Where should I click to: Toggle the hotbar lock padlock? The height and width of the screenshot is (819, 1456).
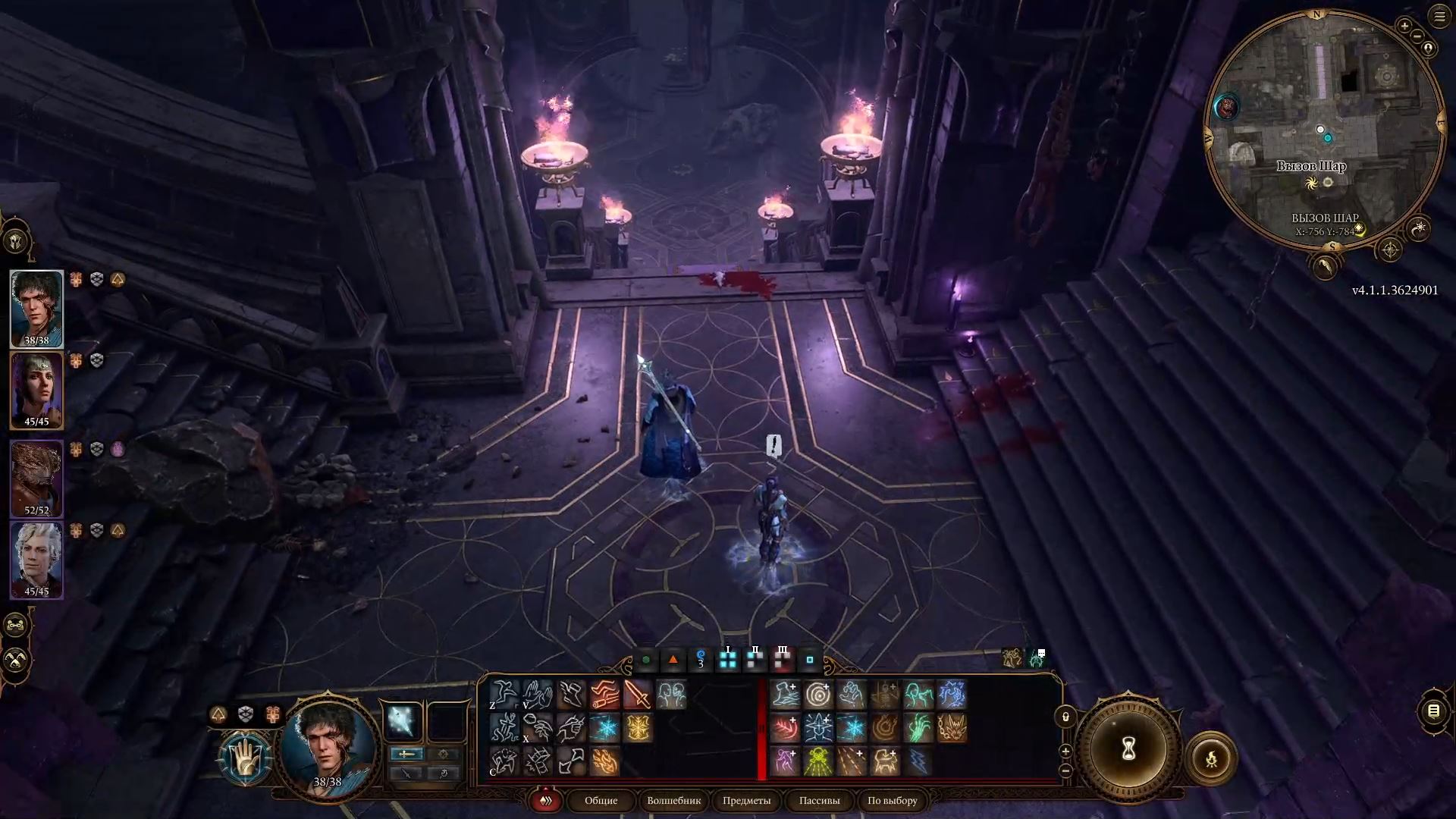1065,717
